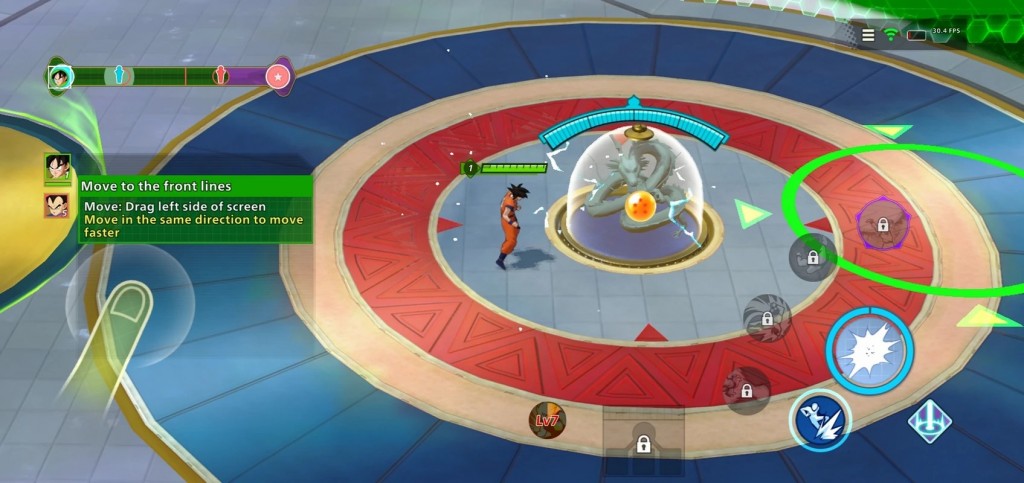1024x483 pixels.
Task: Select the Lv7 orange skill icon
Action: [x=547, y=421]
